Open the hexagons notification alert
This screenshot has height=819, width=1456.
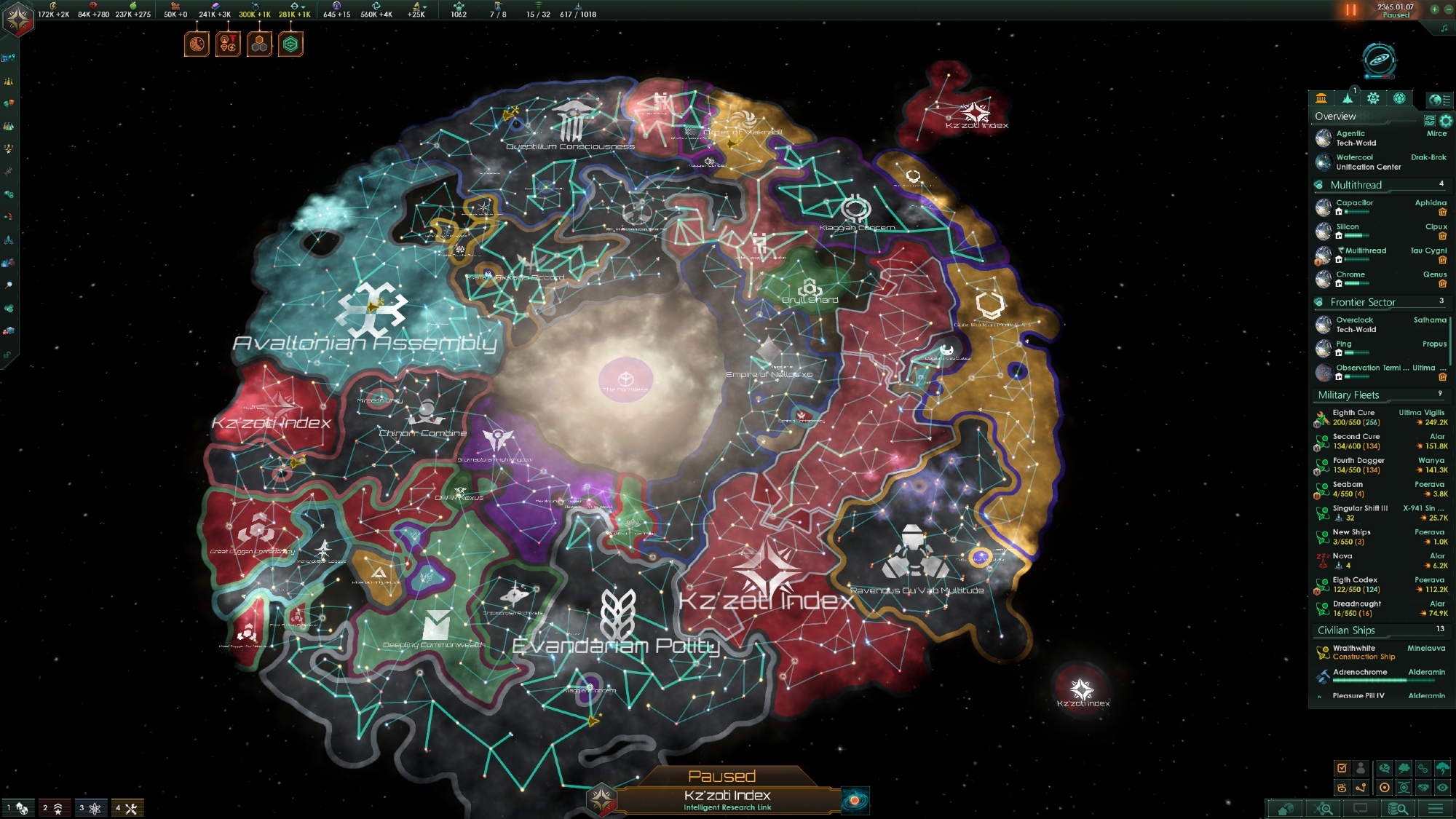point(259,44)
